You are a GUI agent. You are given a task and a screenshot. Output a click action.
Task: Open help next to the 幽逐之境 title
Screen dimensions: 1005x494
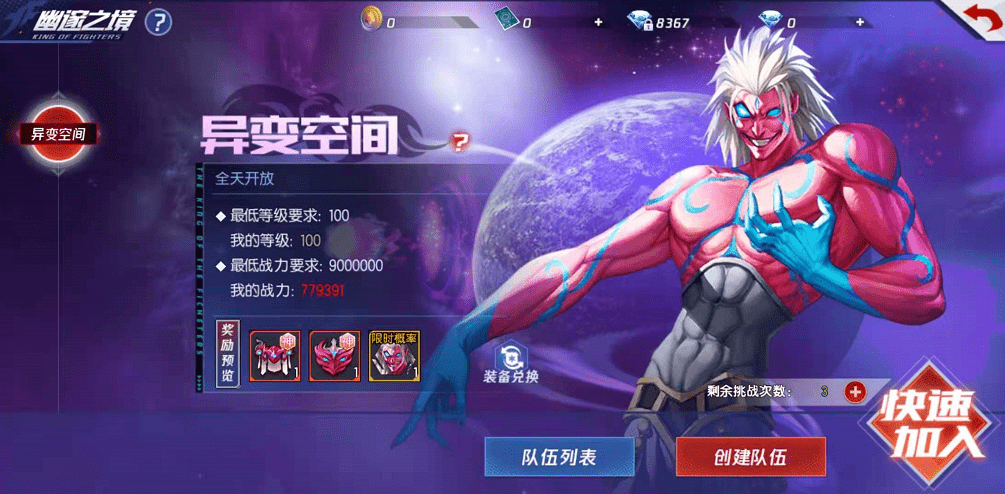pyautogui.click(x=158, y=21)
